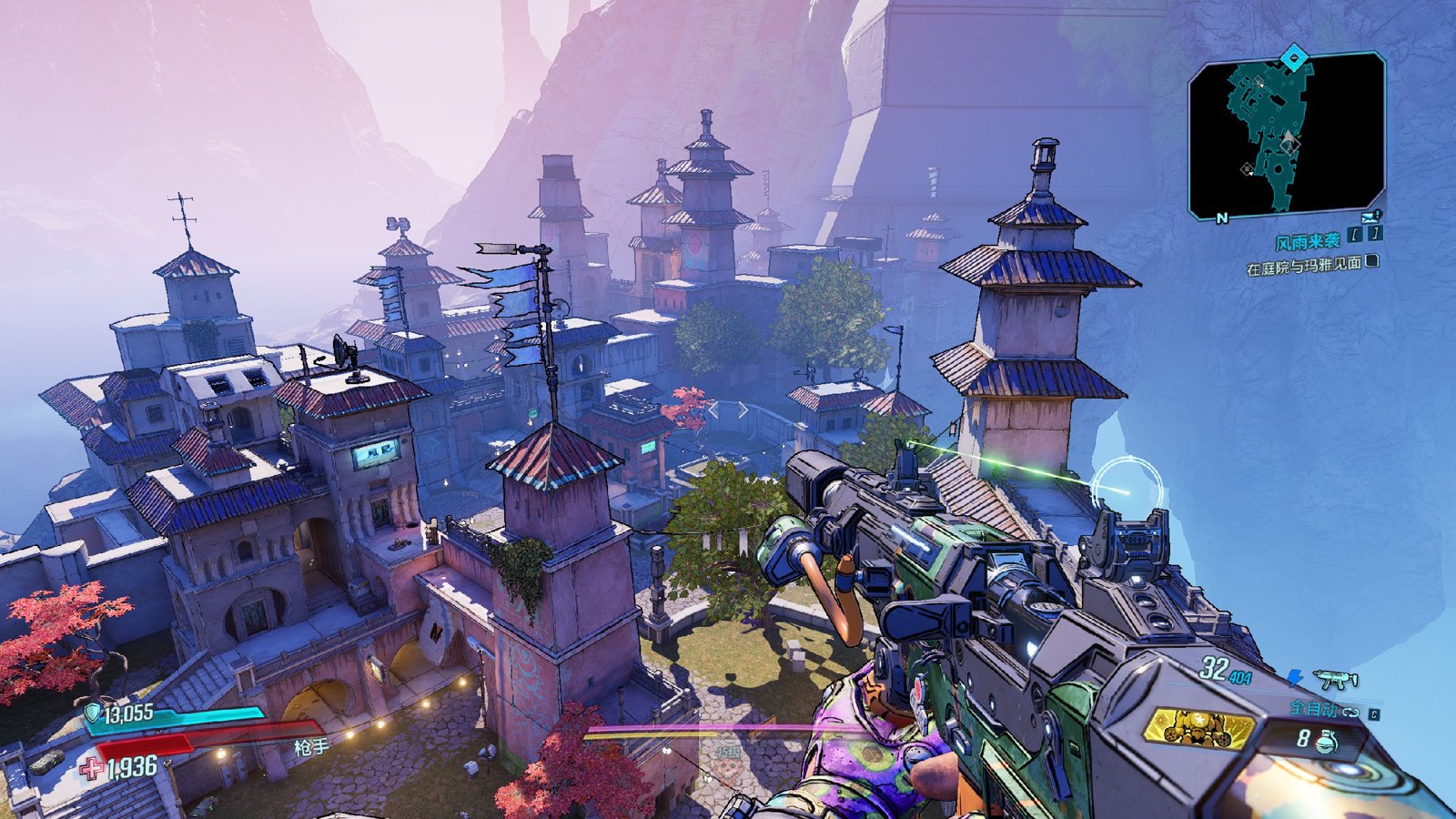The height and width of the screenshot is (819, 1456).
Task: Activate the yellow action skill icon
Action: tap(1198, 728)
